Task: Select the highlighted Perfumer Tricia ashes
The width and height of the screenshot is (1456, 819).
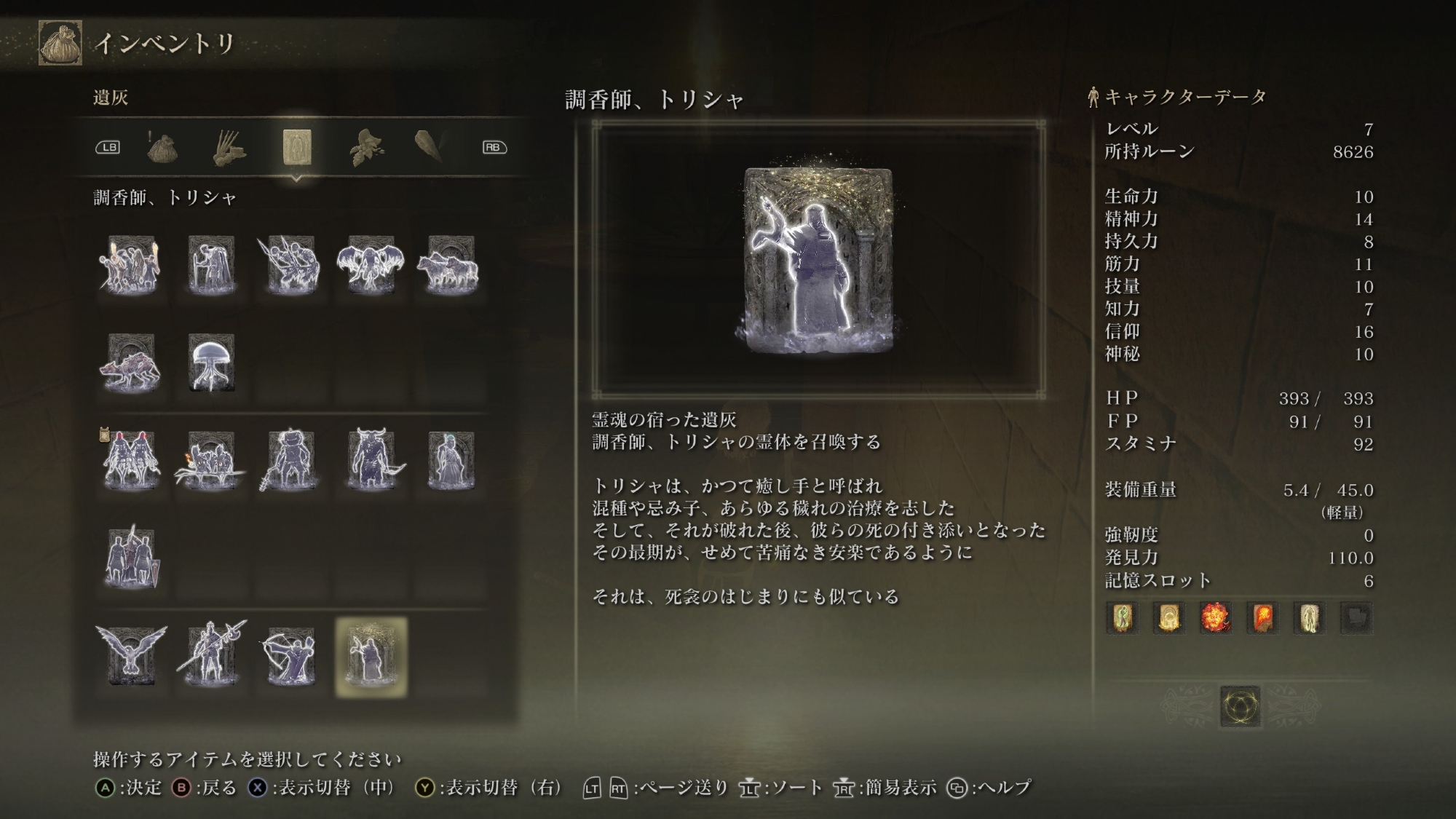Action: pos(371,657)
